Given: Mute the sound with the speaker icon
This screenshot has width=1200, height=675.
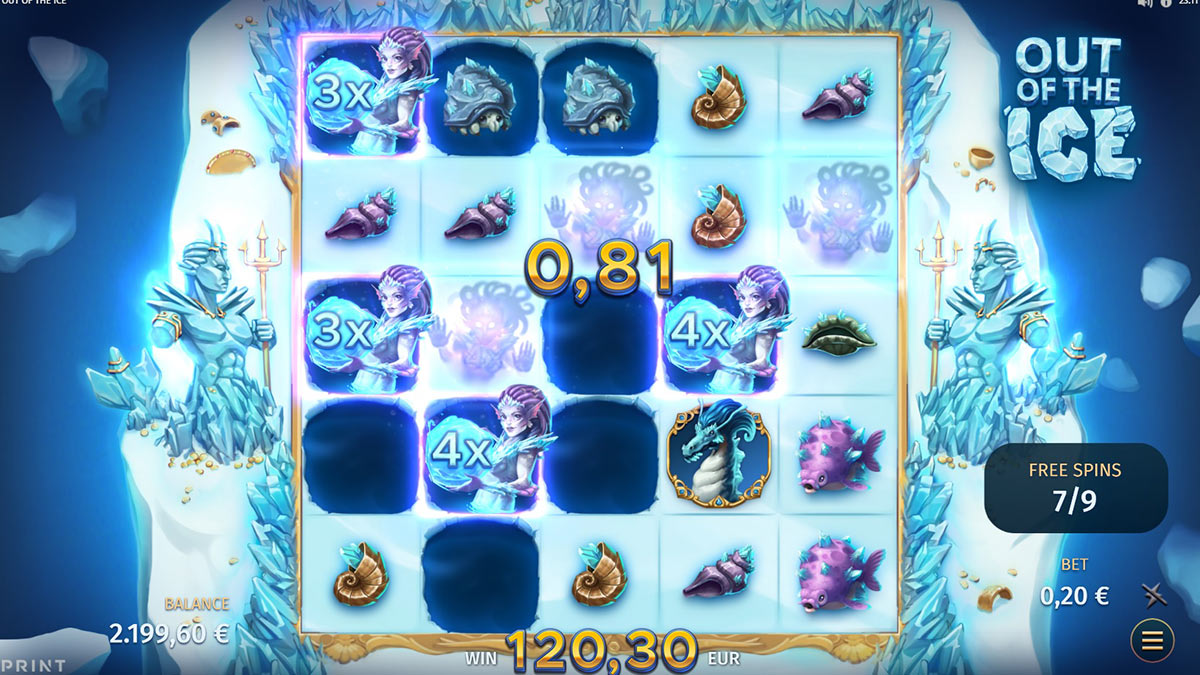Looking at the screenshot, I should point(1146,4).
